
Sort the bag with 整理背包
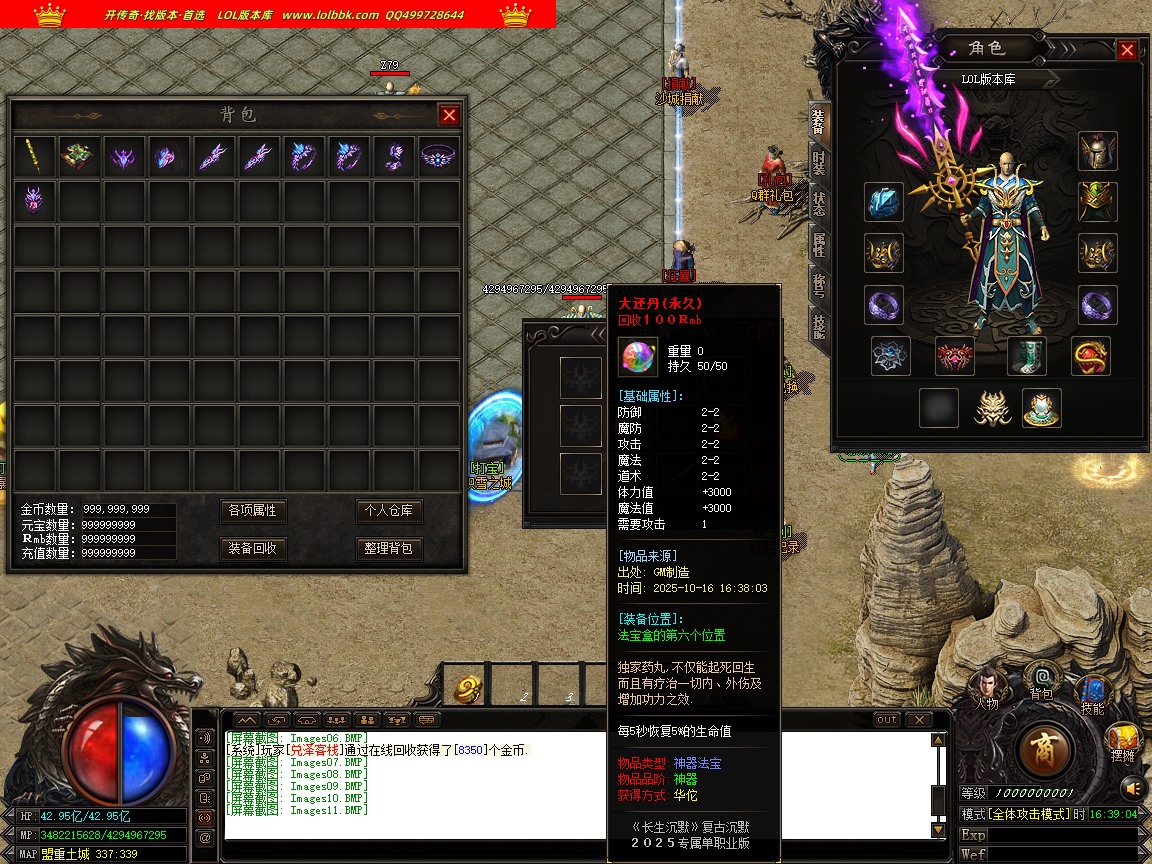pos(389,549)
